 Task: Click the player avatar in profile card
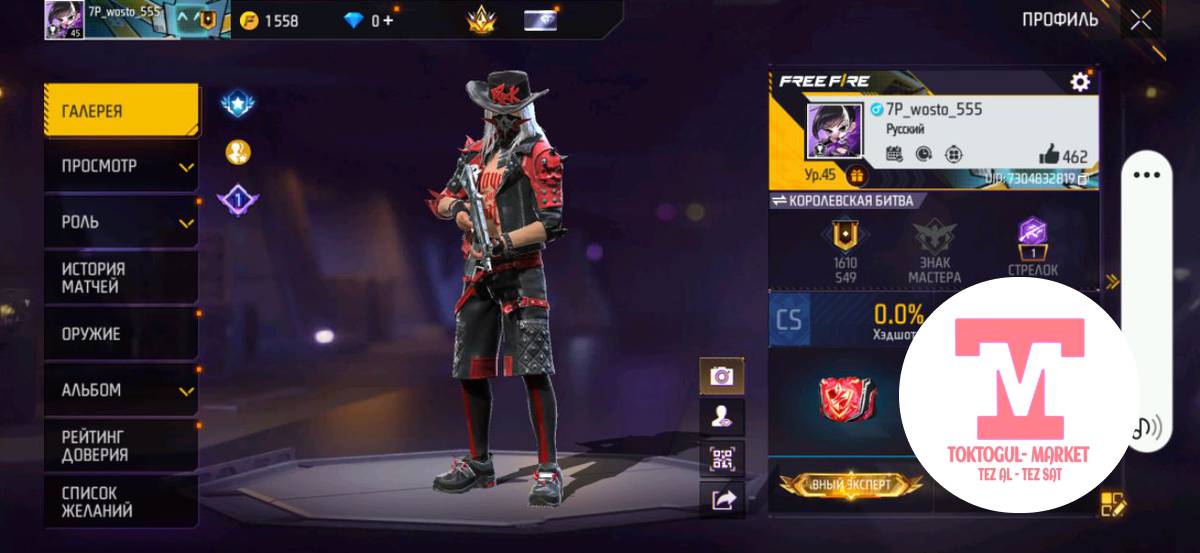click(835, 130)
